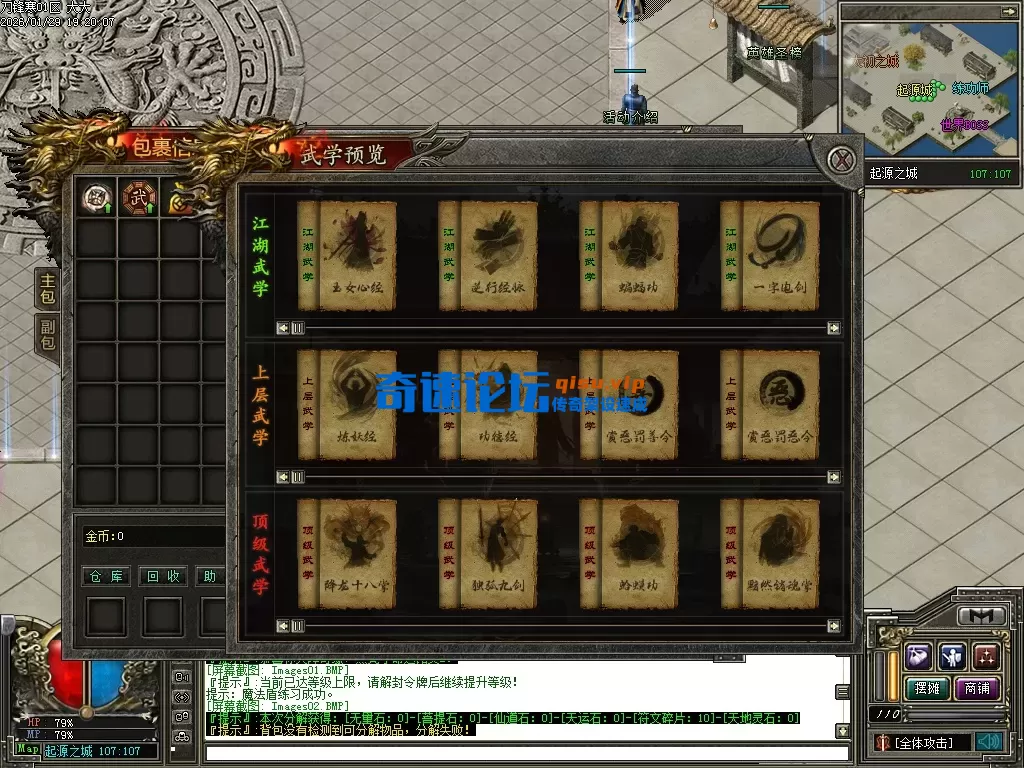The width and height of the screenshot is (1024, 768).
Task: Select the 黯然销魂掌 scroll card
Action: (x=779, y=553)
